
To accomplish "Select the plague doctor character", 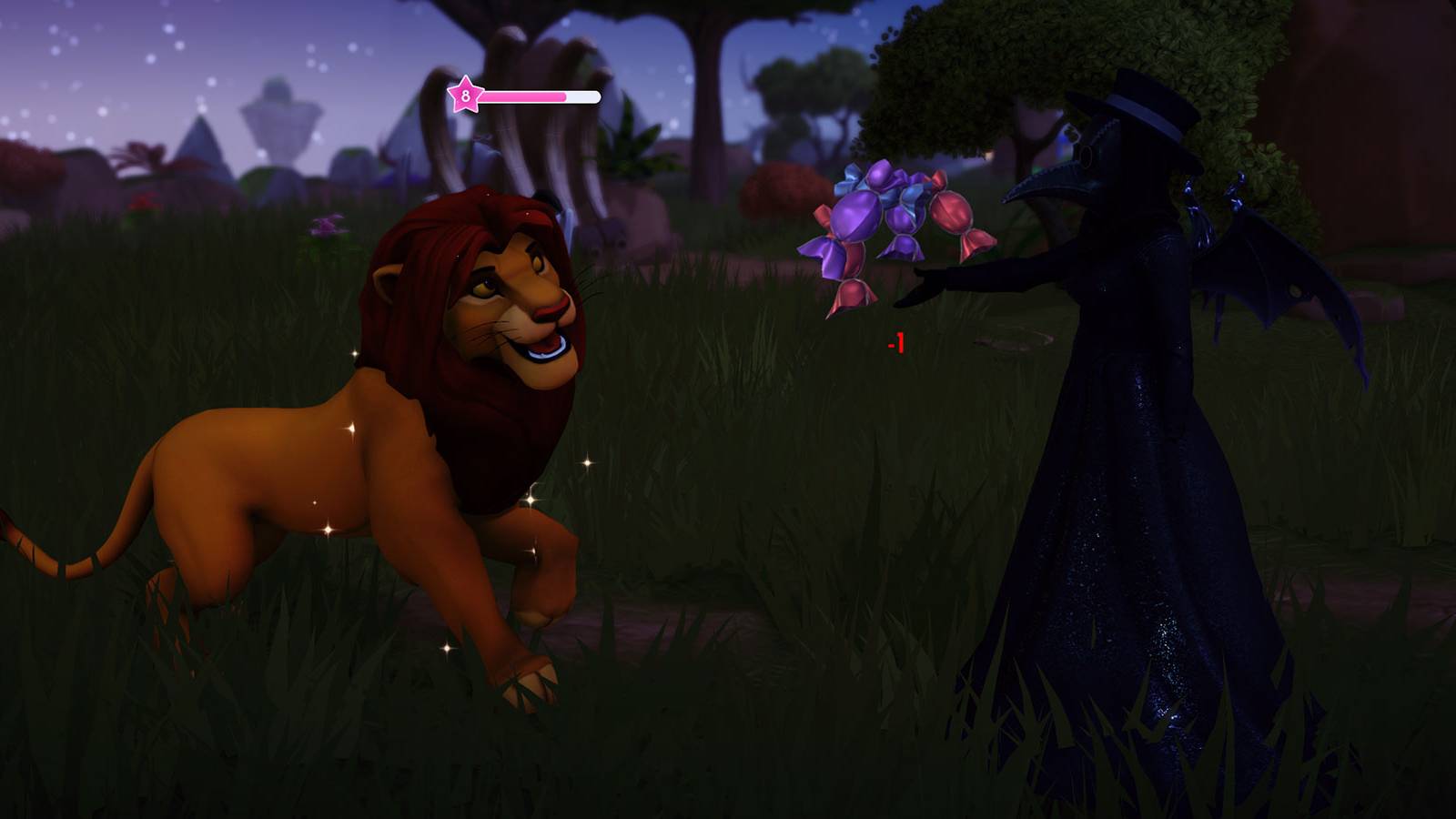I will 1119,409.
